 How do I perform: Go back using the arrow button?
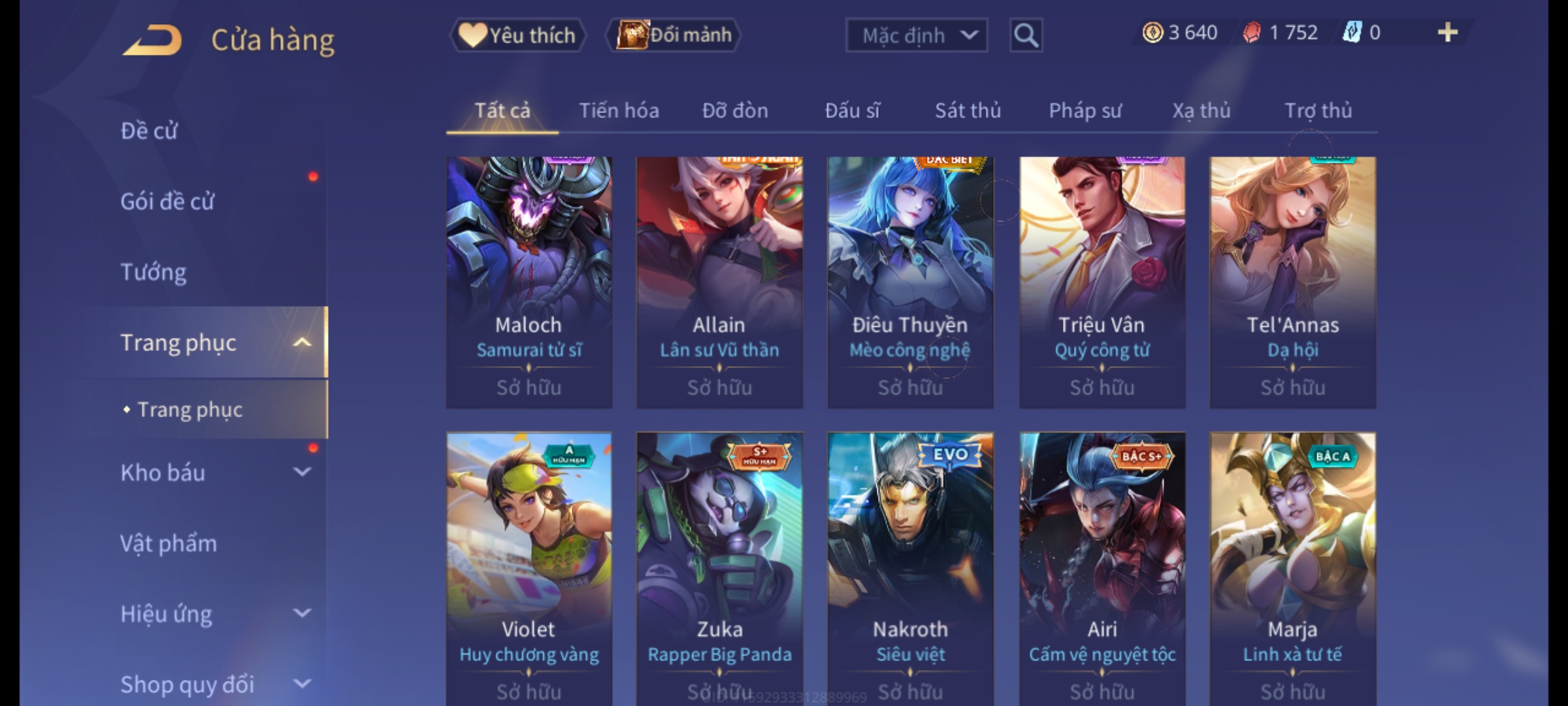[x=152, y=41]
